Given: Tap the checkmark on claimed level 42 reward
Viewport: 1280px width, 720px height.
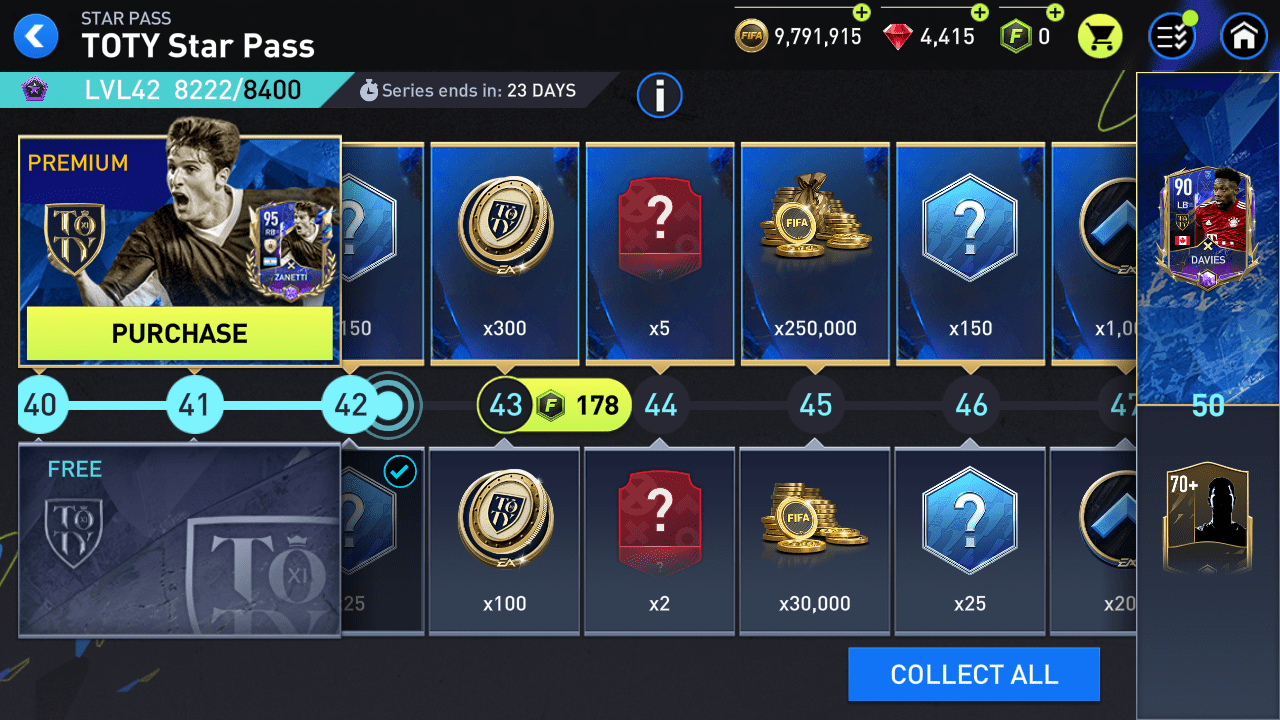Looking at the screenshot, I should point(399,473).
